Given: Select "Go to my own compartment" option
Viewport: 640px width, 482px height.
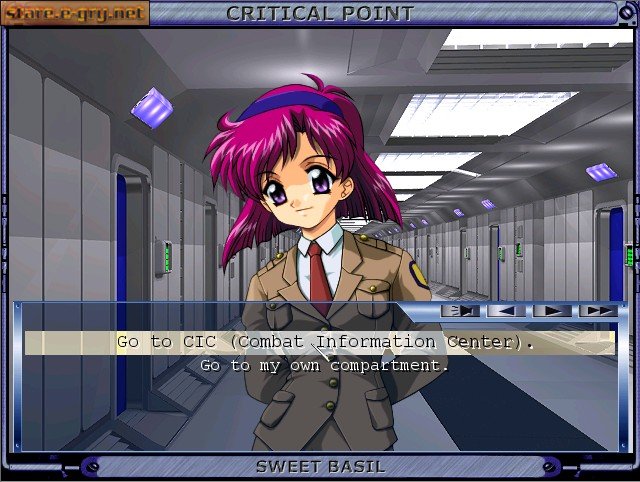Looking at the screenshot, I should (325, 366).
